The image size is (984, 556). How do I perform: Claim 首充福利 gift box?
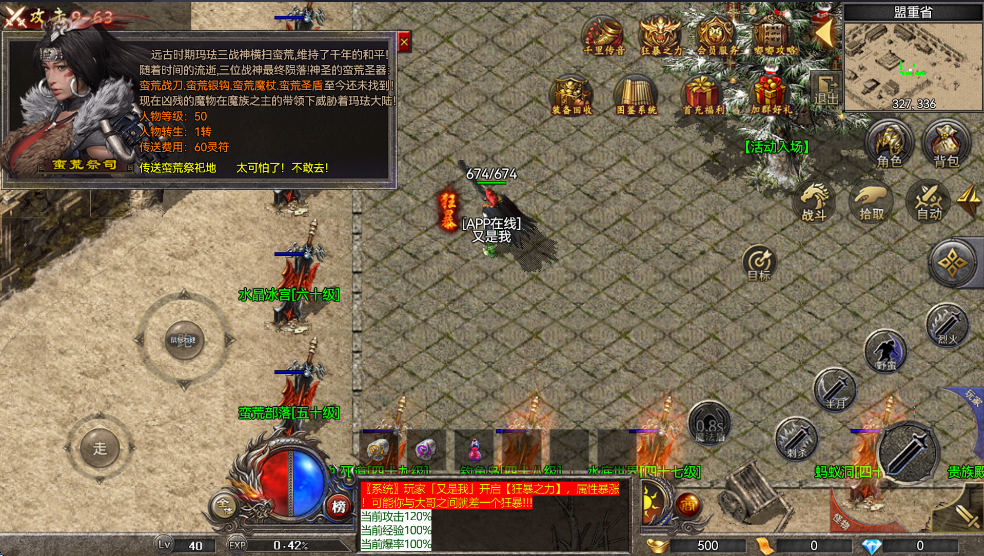703,95
